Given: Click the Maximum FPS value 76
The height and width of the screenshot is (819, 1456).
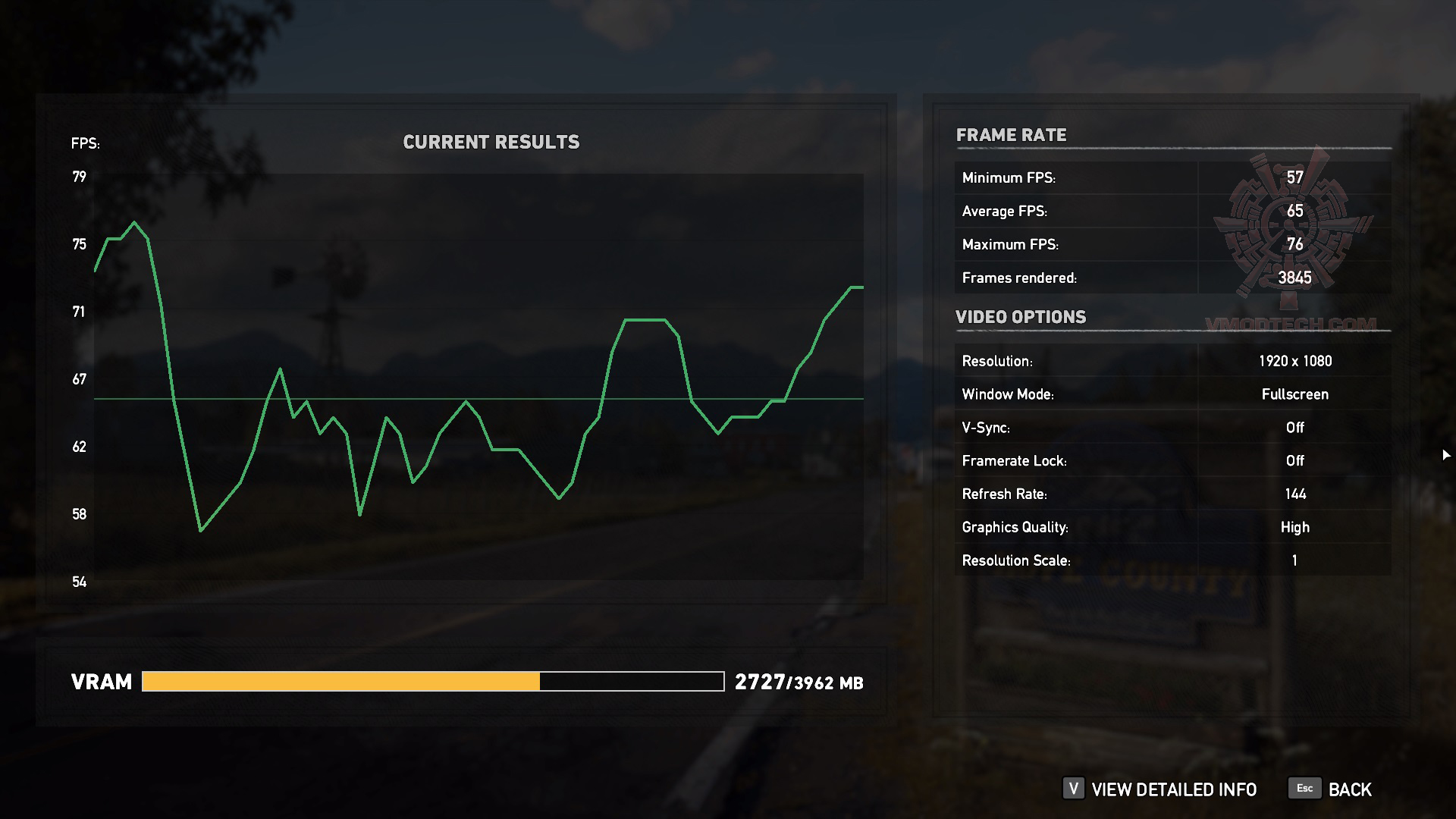Looking at the screenshot, I should pyautogui.click(x=1294, y=244).
